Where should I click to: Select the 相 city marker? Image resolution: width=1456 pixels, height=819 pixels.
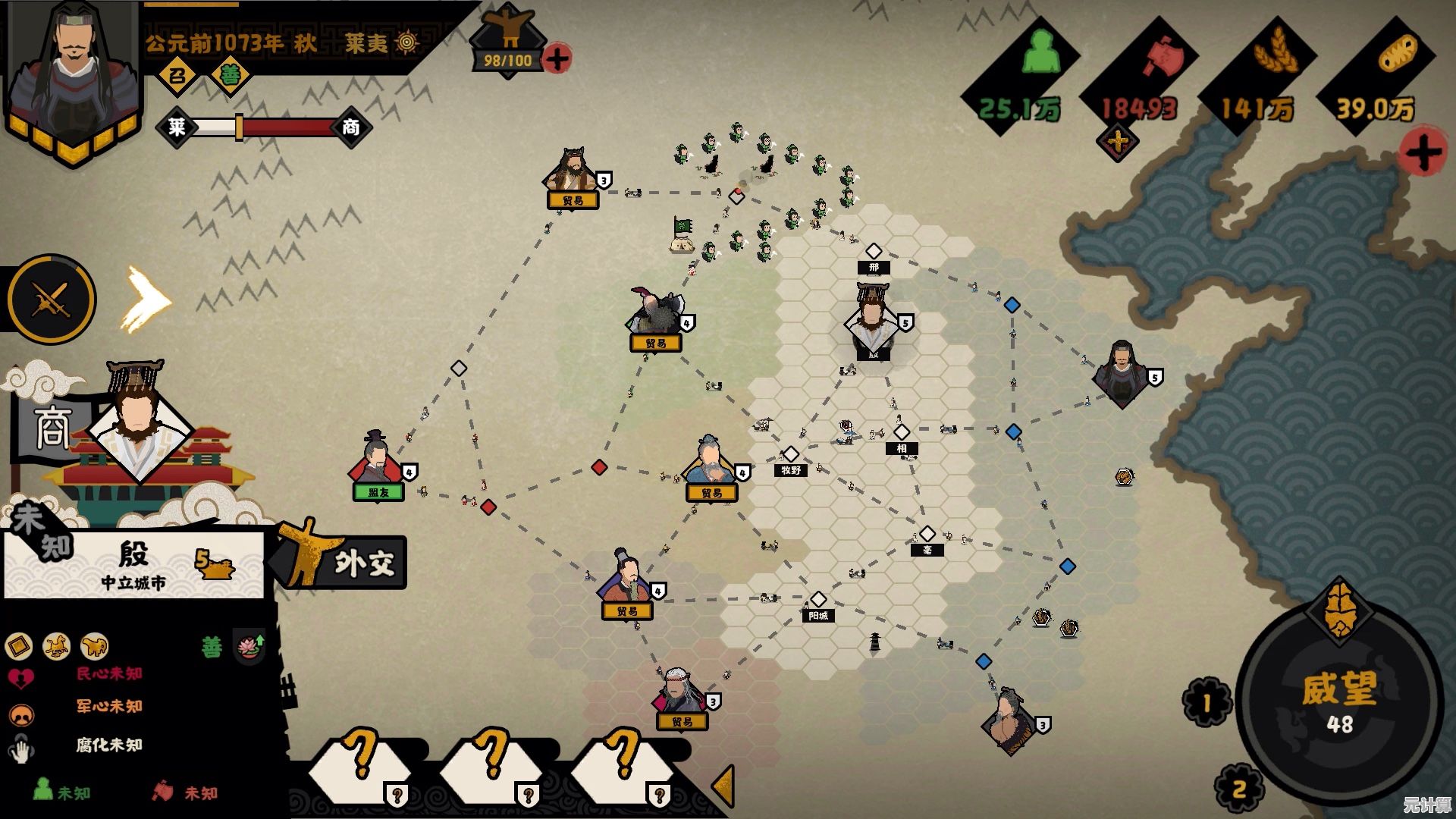[x=901, y=433]
